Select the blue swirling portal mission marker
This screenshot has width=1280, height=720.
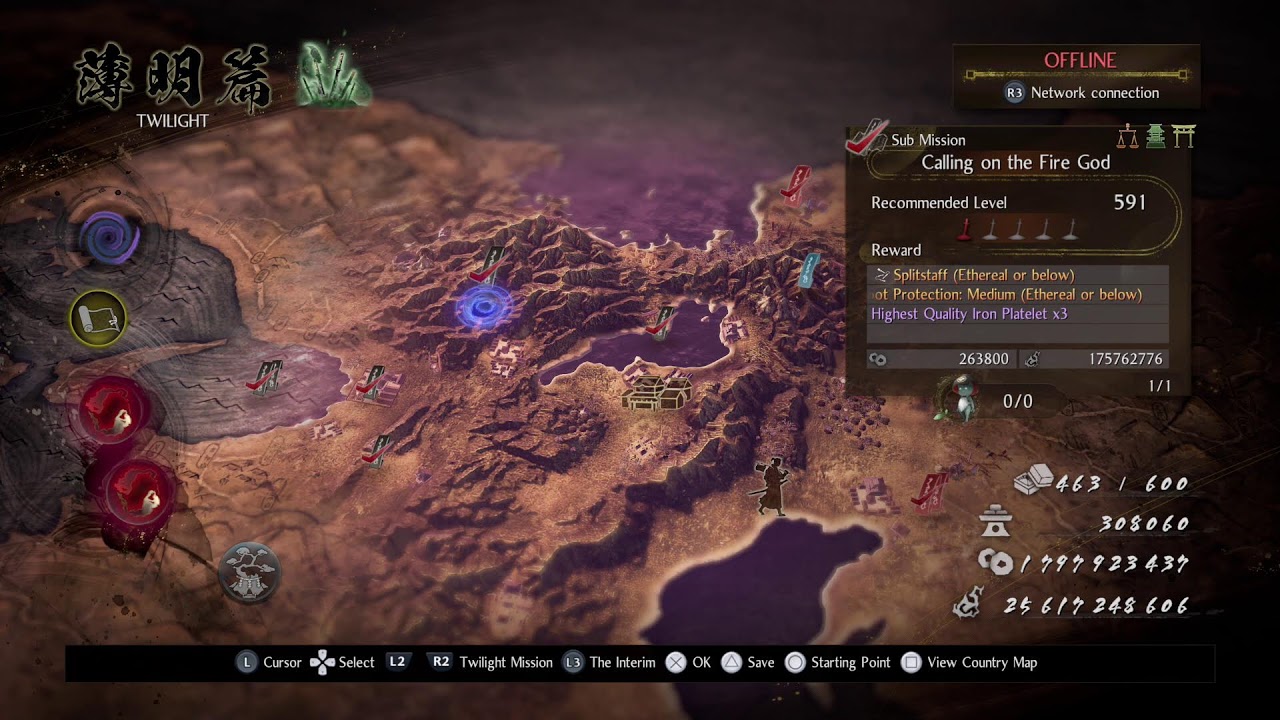click(x=486, y=307)
